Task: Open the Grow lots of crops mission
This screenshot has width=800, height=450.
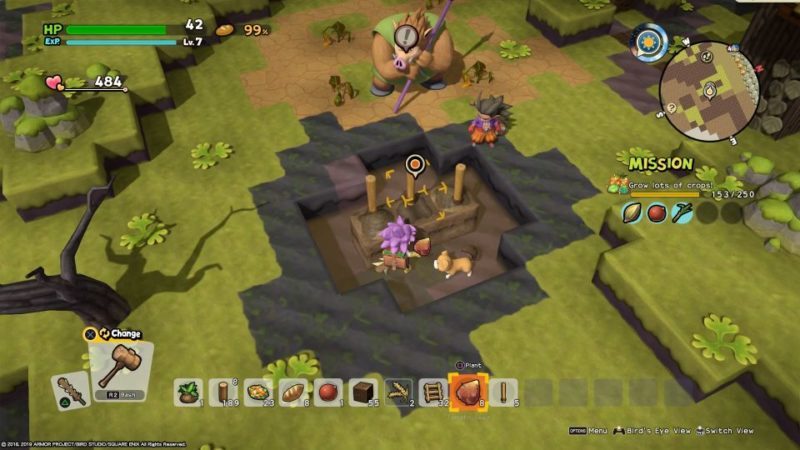Action: tap(678, 186)
